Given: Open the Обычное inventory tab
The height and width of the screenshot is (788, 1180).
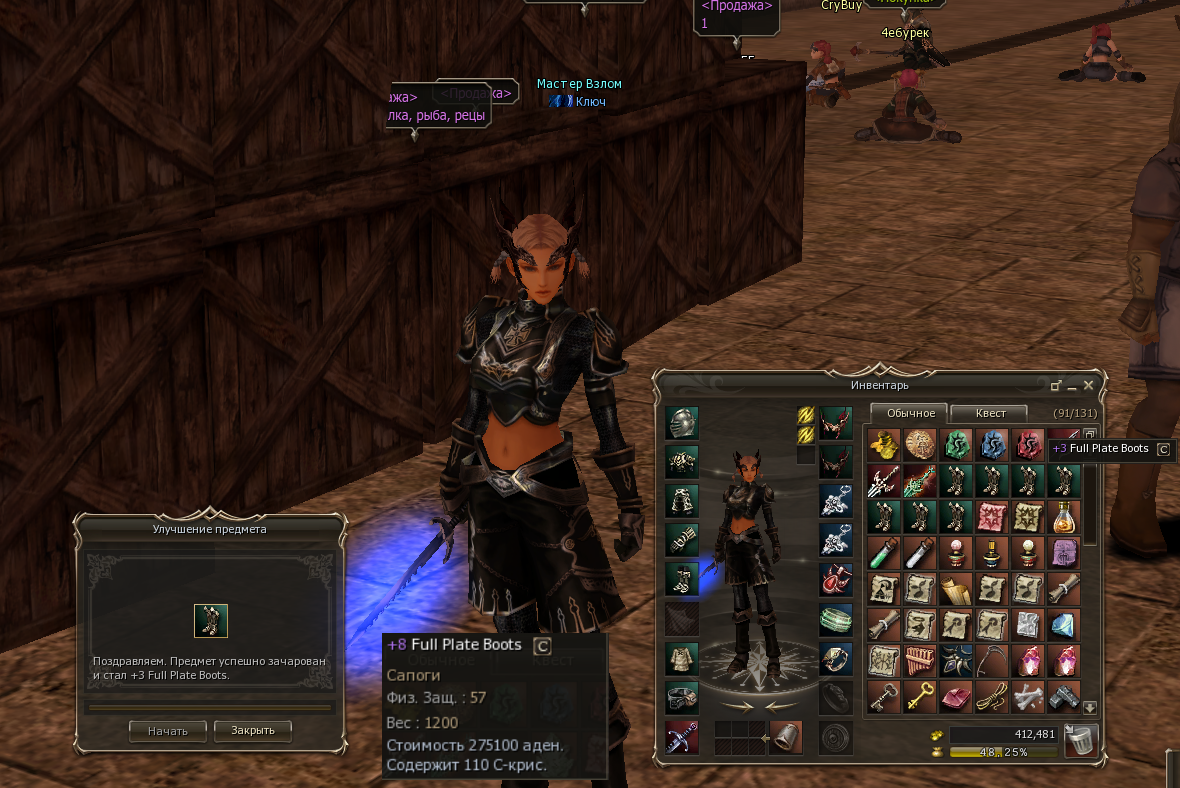Looking at the screenshot, I should pyautogui.click(x=910, y=413).
